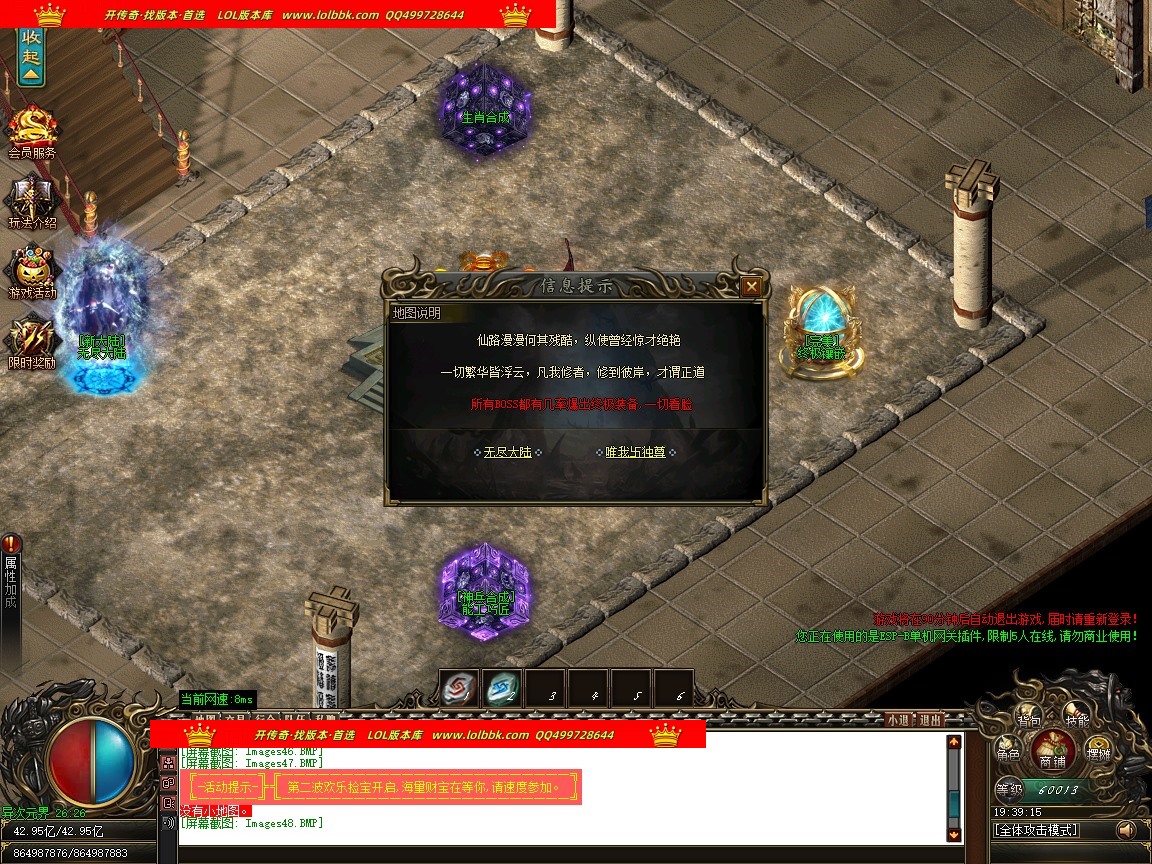Expand the 属性加成 attribute bonus panel
The image size is (1152, 864).
[x=11, y=580]
